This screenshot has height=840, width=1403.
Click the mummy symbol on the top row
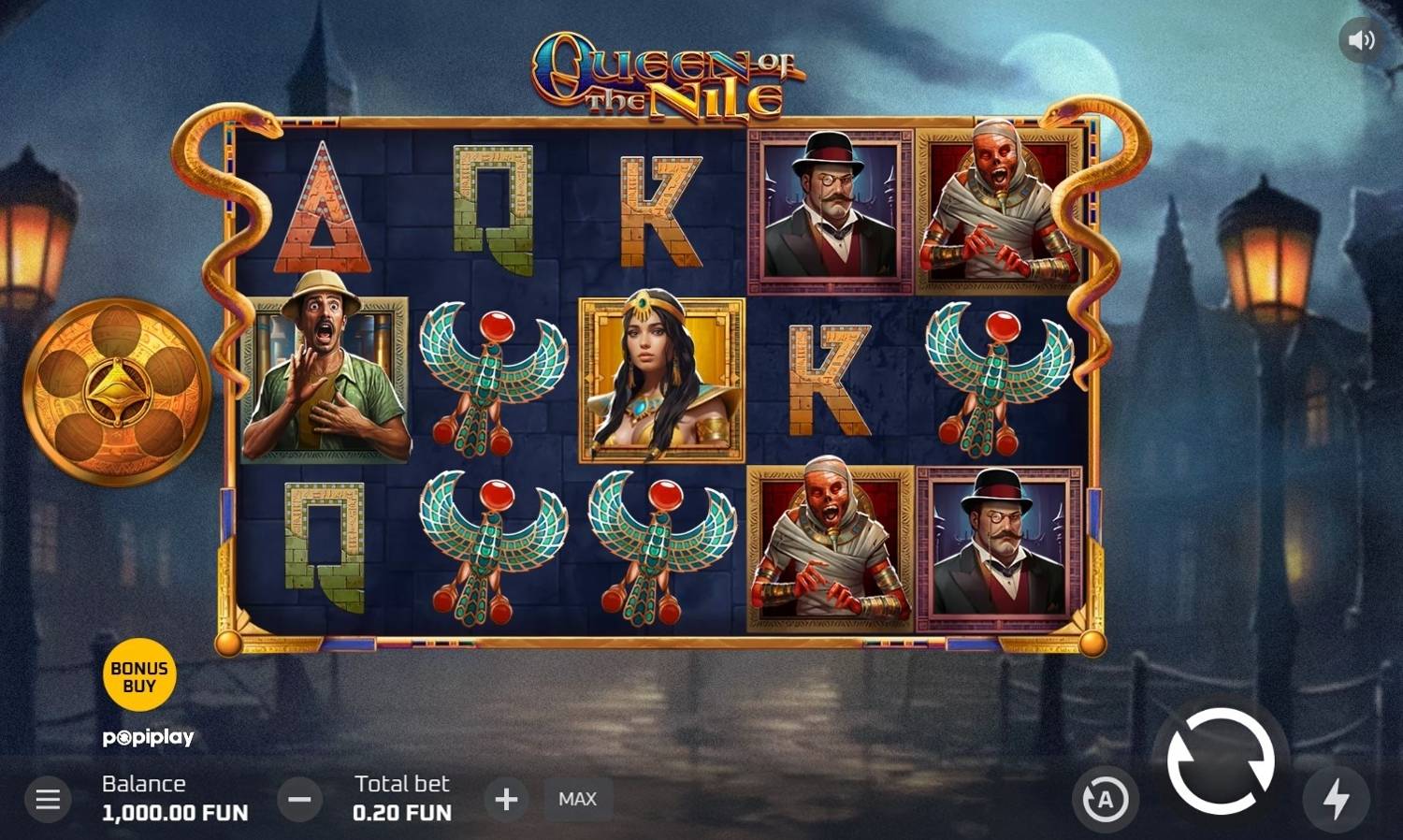994,206
